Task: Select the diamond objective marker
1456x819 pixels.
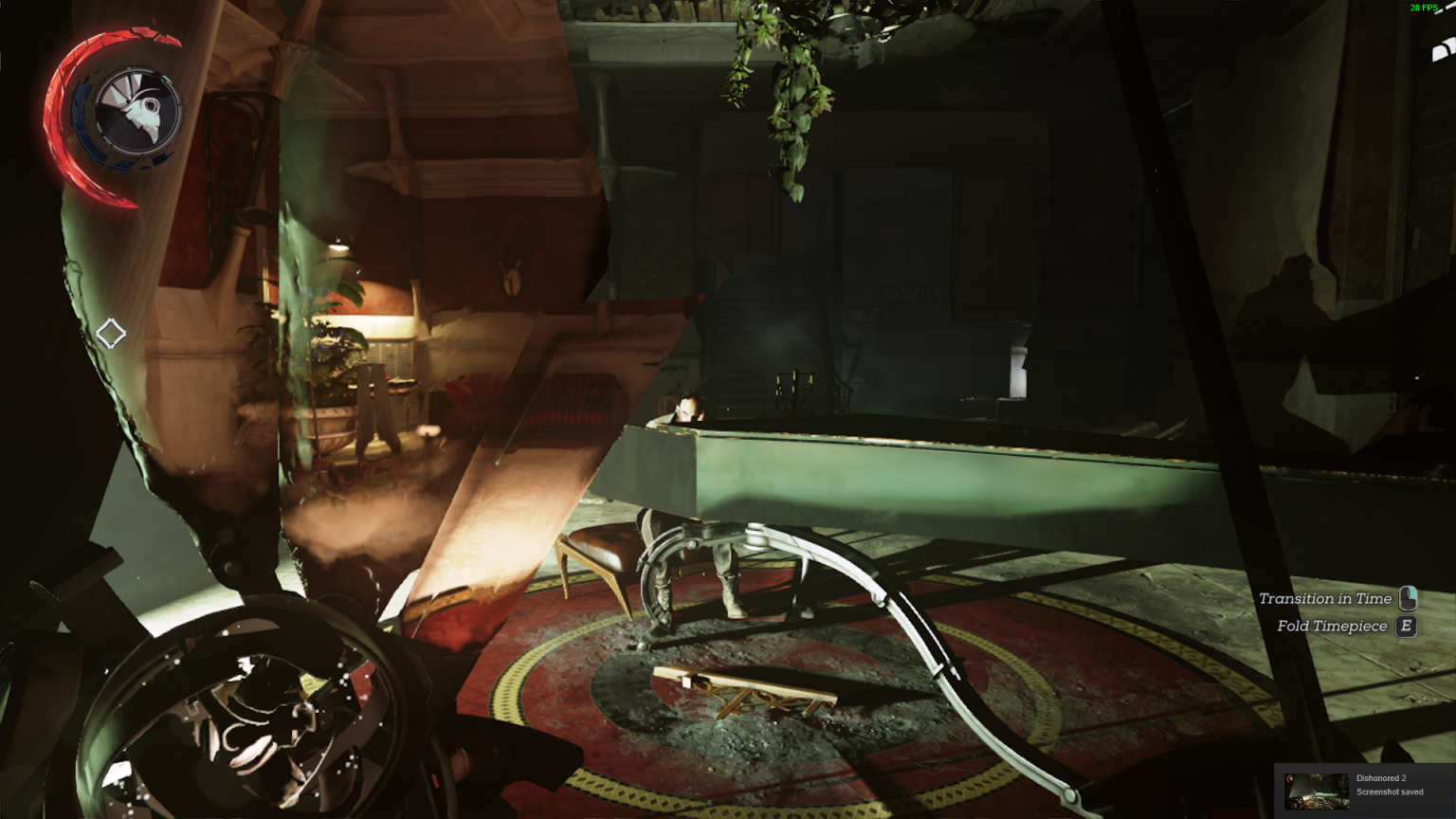Action: (x=111, y=334)
